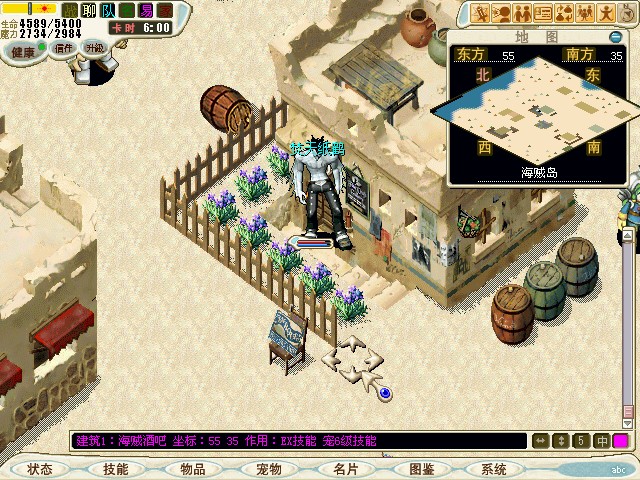Toggle the 易 trade mode icon
Viewport: 640px width, 480px height.
pos(147,9)
